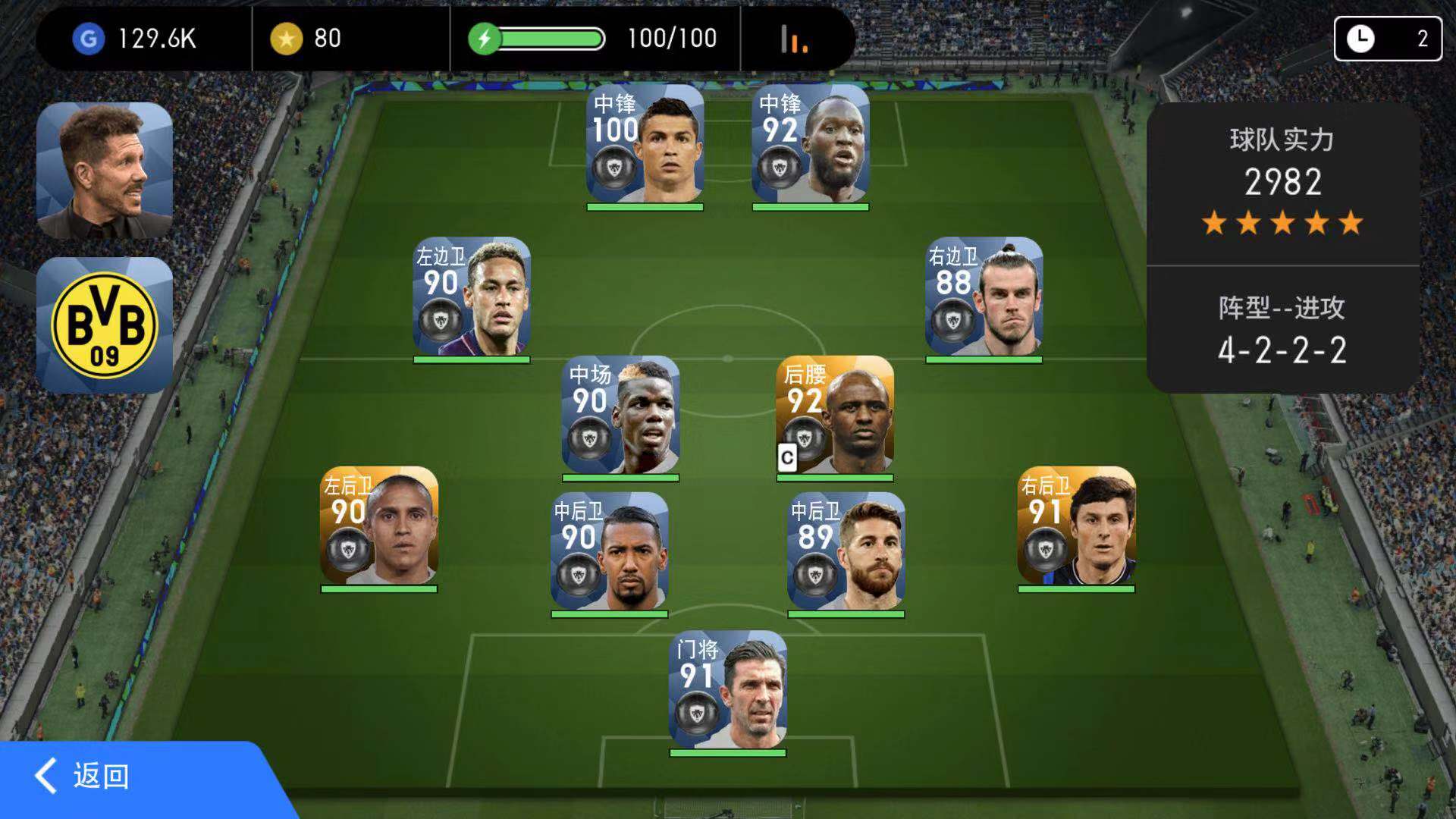Screen dimensions: 1456x819
Task: Tap the gold star currency icon
Action: pos(286,39)
